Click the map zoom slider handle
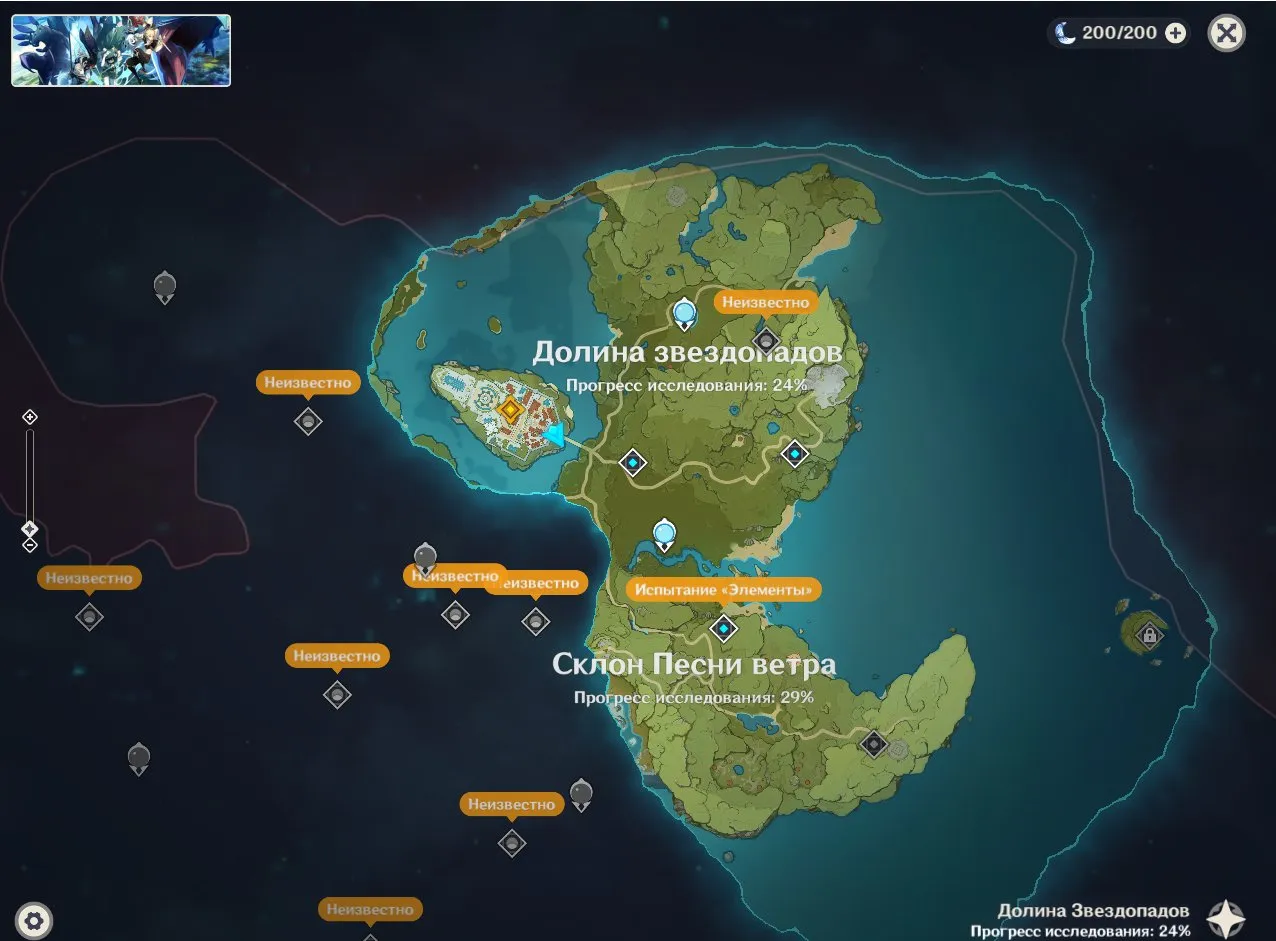 tap(30, 528)
